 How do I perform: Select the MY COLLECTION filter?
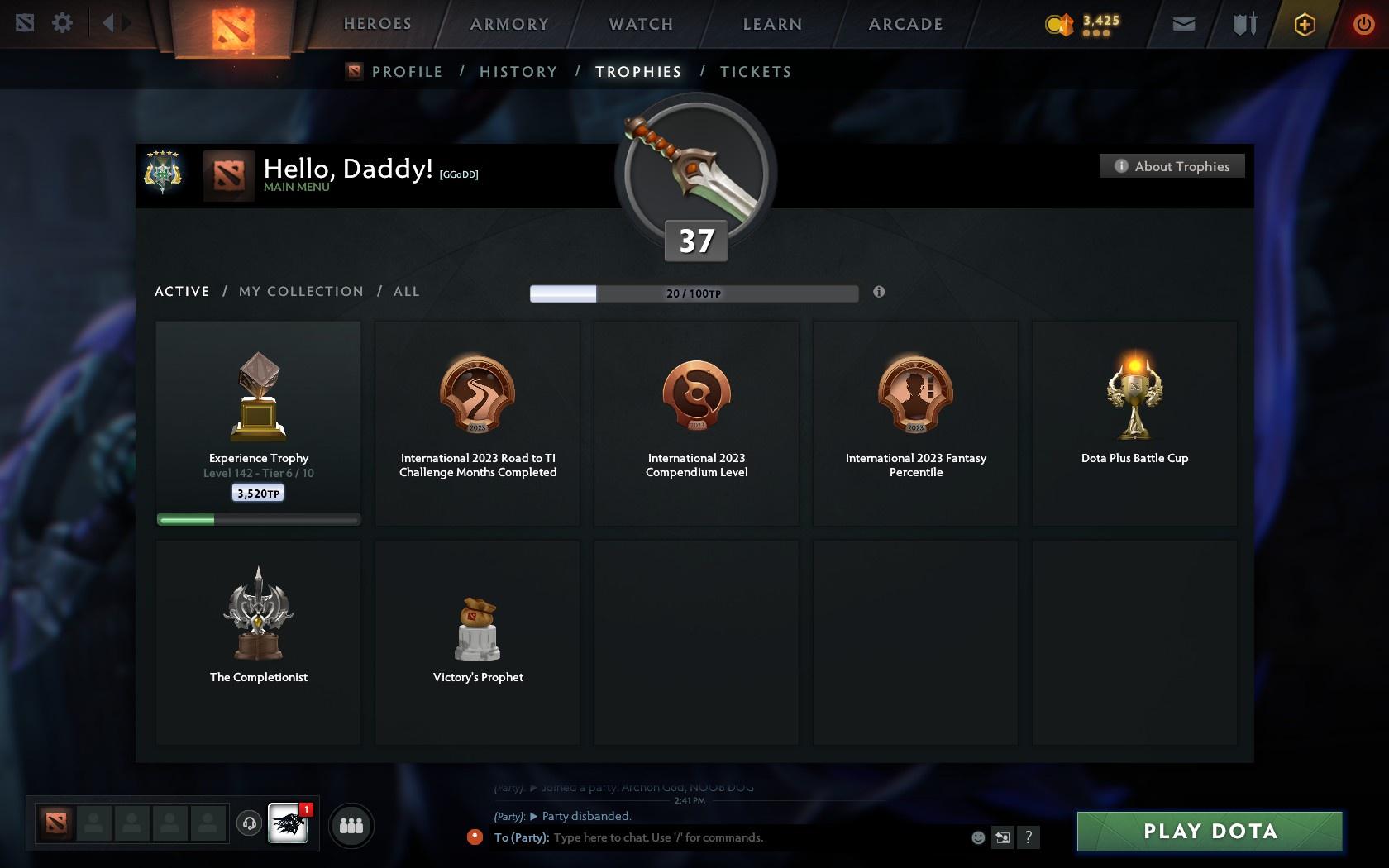click(300, 291)
